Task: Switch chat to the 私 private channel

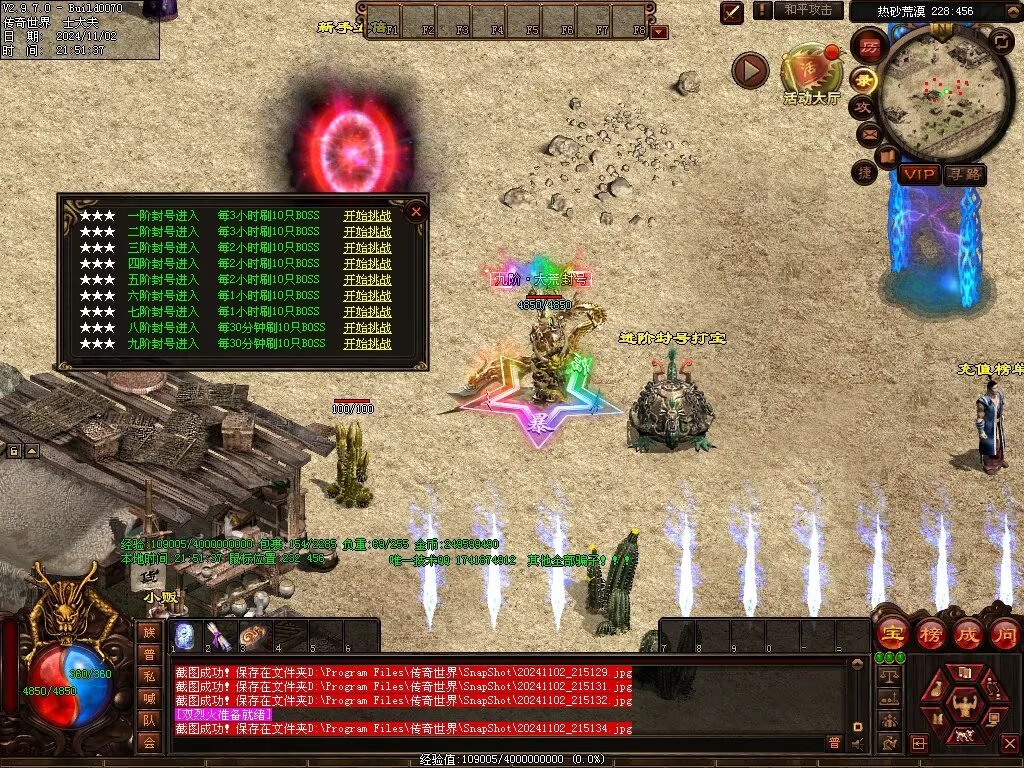Action: pyautogui.click(x=149, y=675)
